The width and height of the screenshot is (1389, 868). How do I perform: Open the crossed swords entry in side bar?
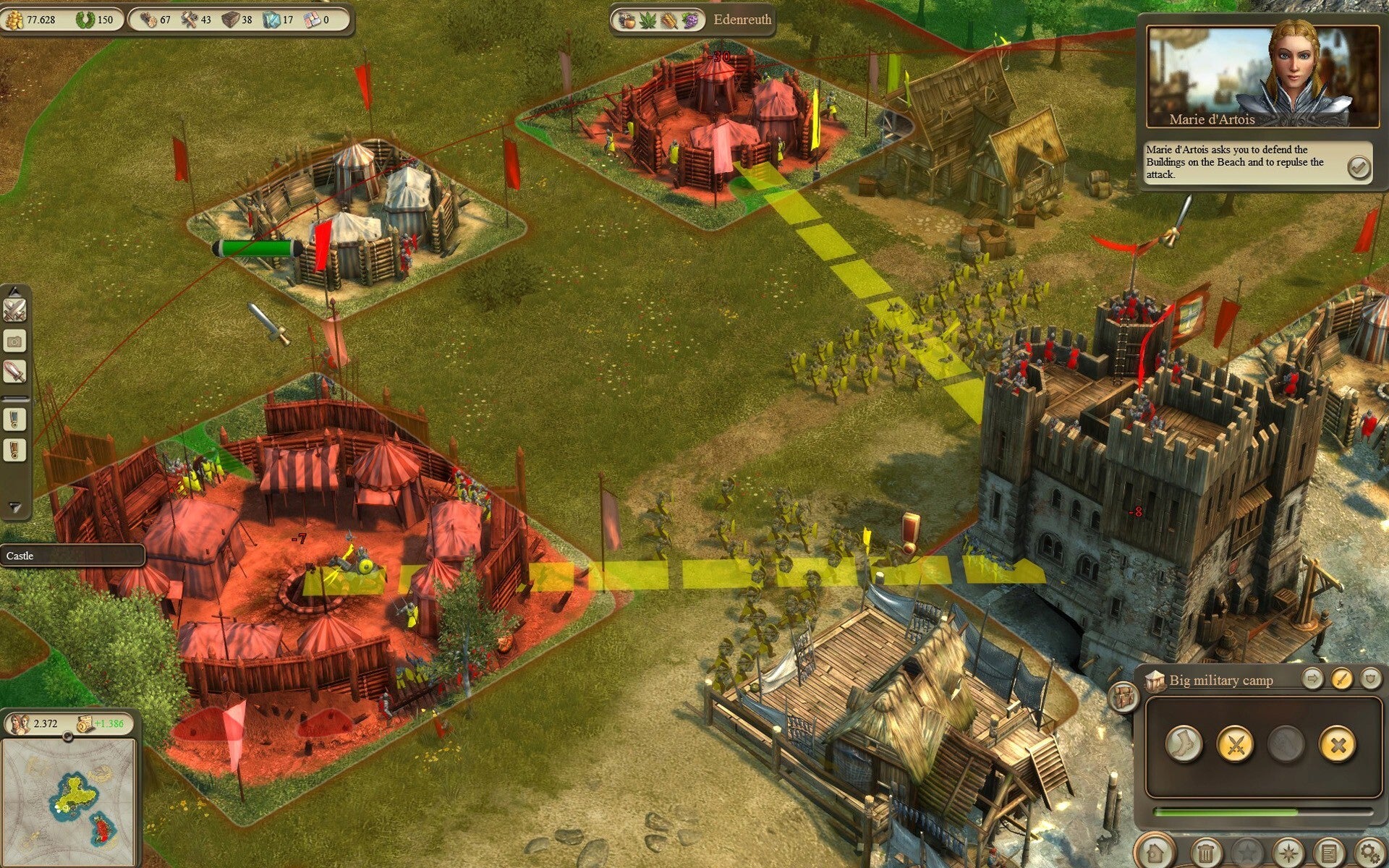(x=15, y=310)
